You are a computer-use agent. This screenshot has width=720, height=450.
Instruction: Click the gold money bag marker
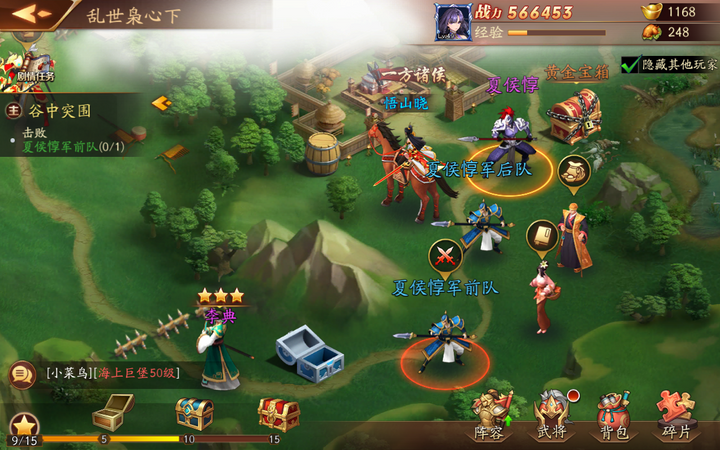(x=573, y=170)
